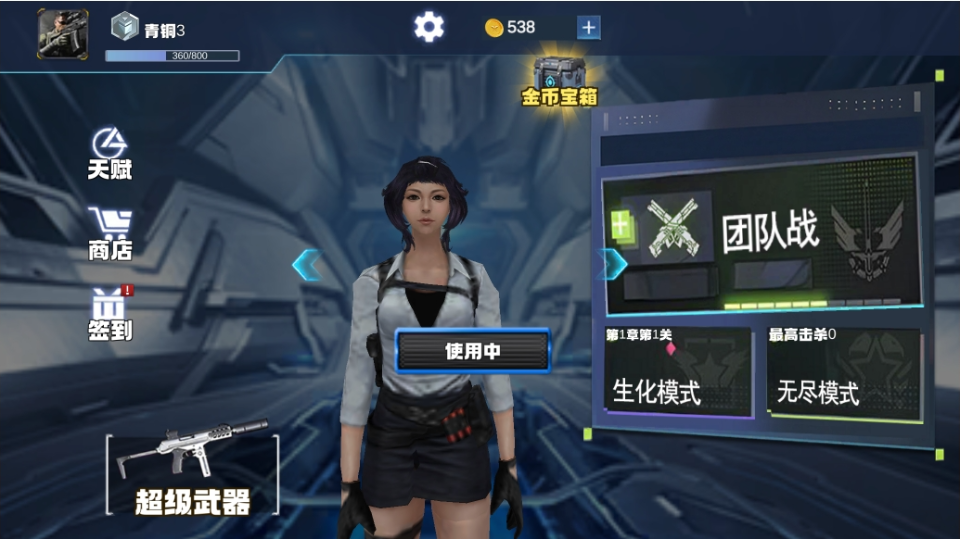Show next character with right arrow

(611, 264)
